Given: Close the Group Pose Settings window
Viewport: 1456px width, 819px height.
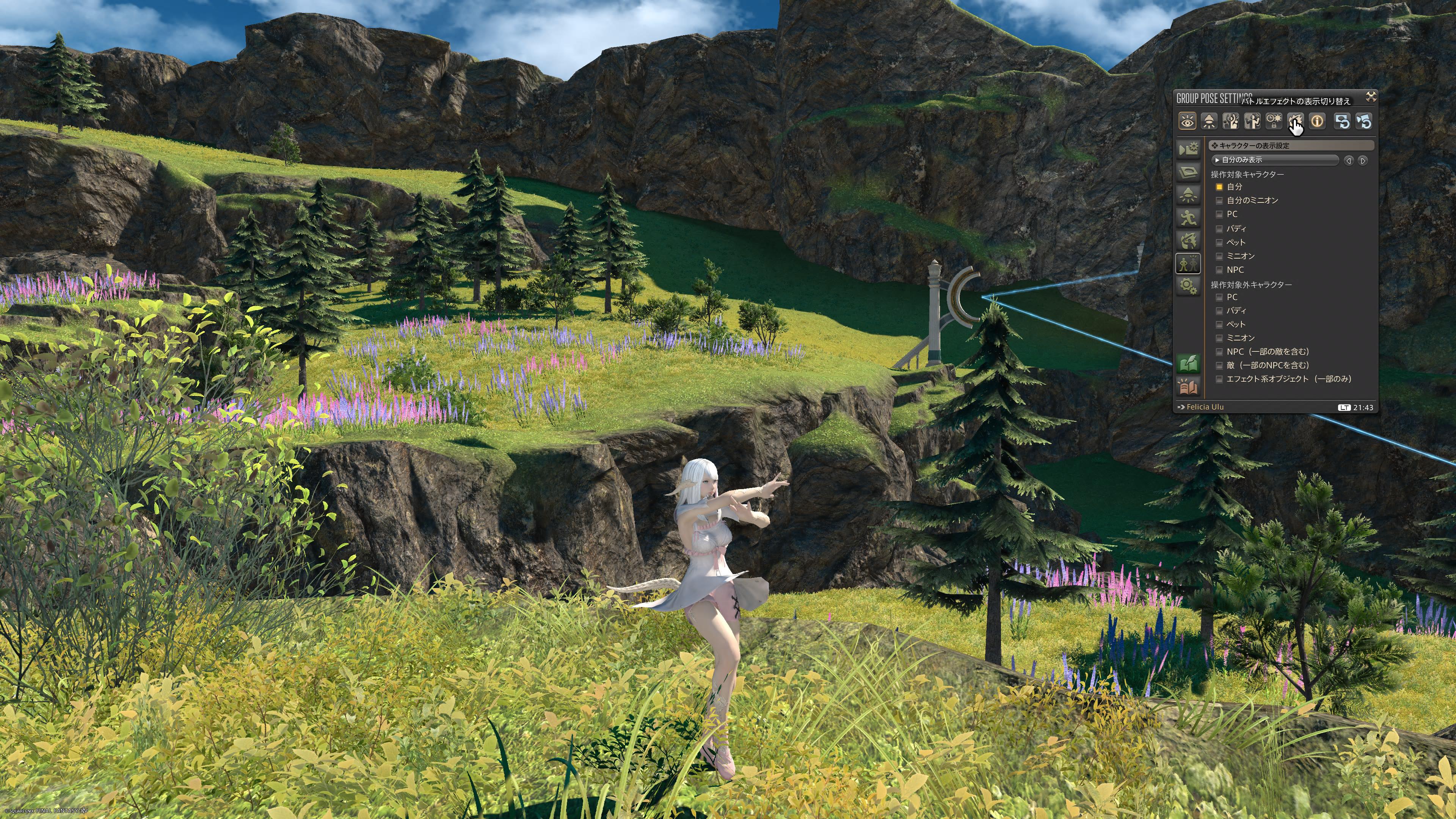Looking at the screenshot, I should click(x=1371, y=97).
